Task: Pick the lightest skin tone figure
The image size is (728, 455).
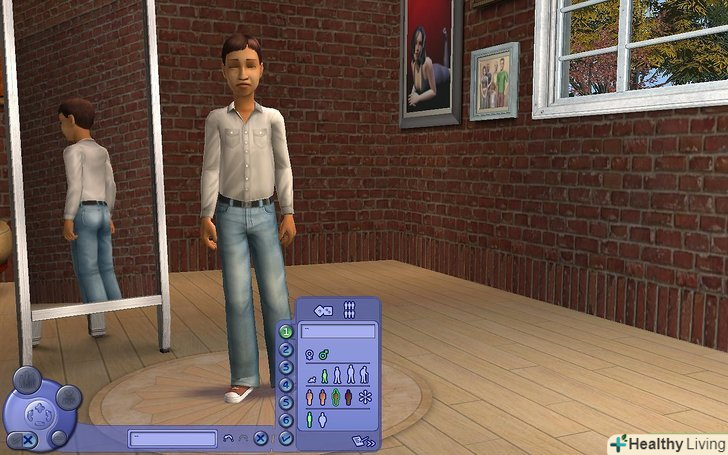Action: (x=309, y=398)
